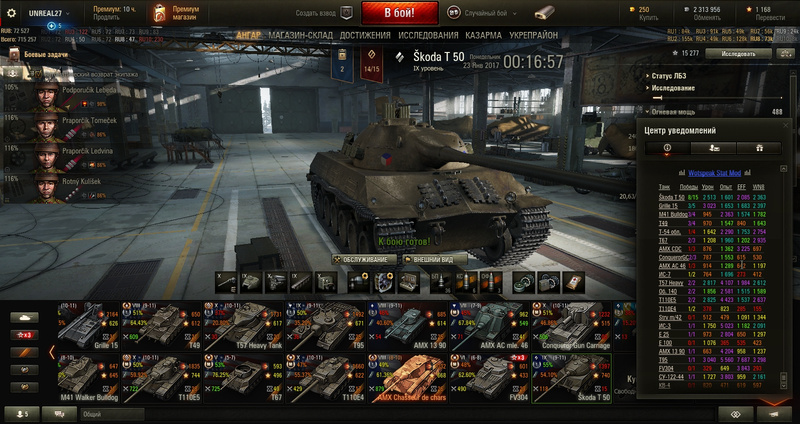The image size is (800, 424).
Task: Go to the ИССЛЕДОВАНИЯ tab
Action: (x=428, y=34)
